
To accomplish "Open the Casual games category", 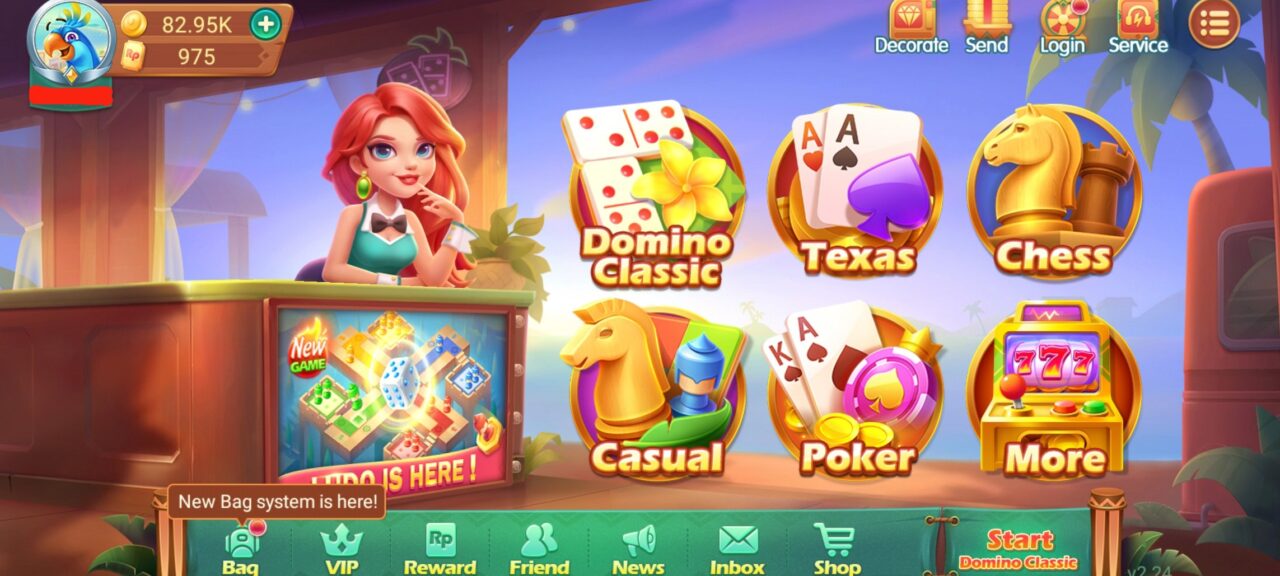I will pos(655,395).
